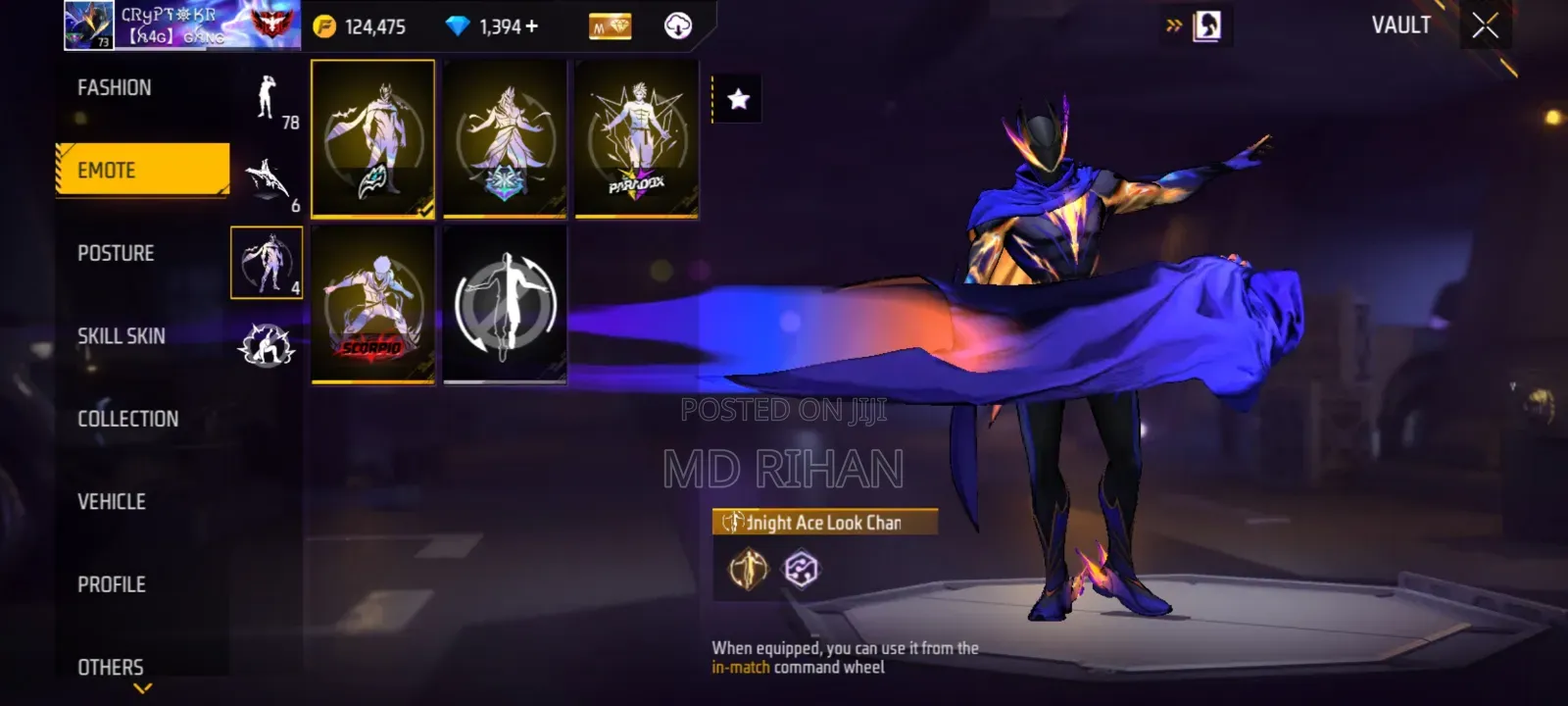Go to the Collection section
The image size is (1568, 706).
pos(127,419)
